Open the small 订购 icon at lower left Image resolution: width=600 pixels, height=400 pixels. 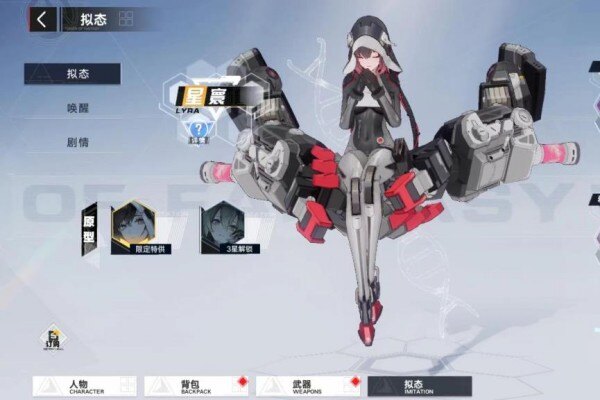[53, 338]
